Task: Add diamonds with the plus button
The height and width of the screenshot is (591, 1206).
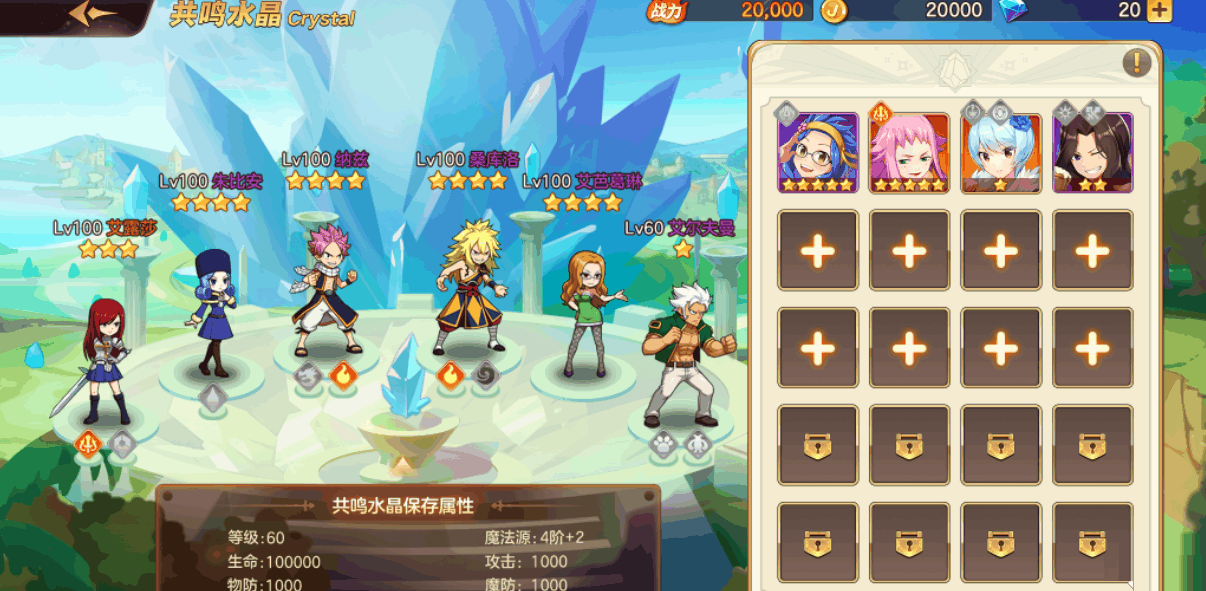Action: [x=1159, y=11]
